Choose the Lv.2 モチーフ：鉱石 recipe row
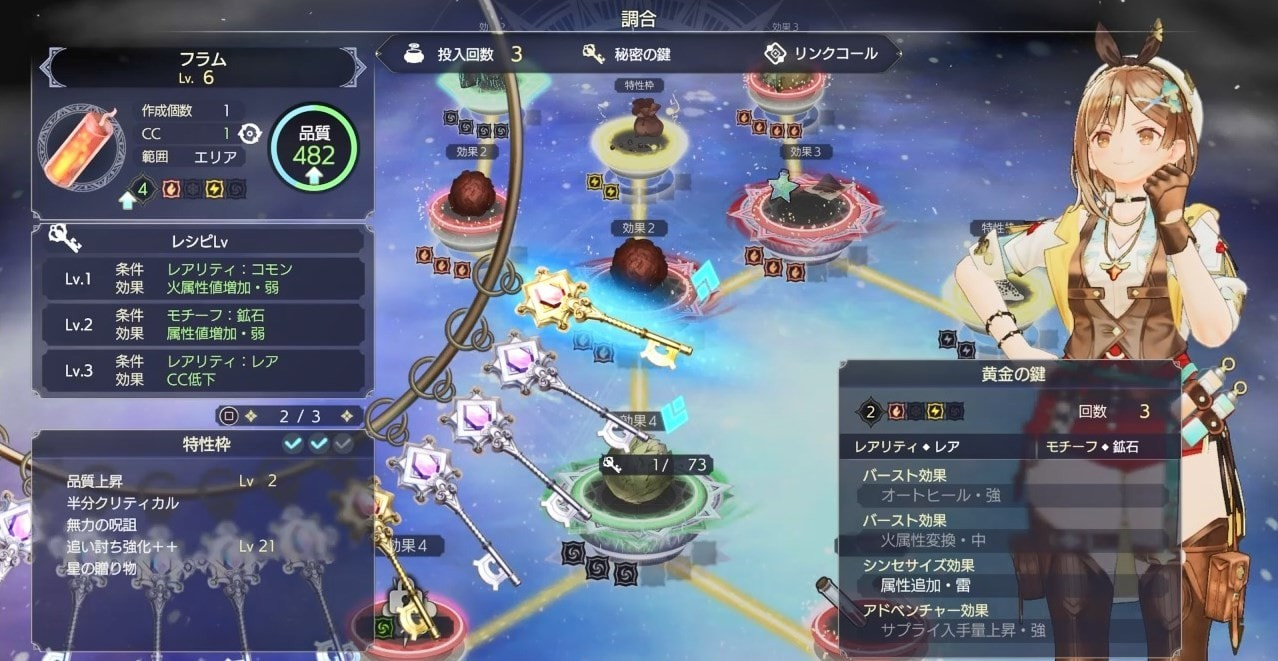Image resolution: width=1278 pixels, height=661 pixels. tap(203, 324)
